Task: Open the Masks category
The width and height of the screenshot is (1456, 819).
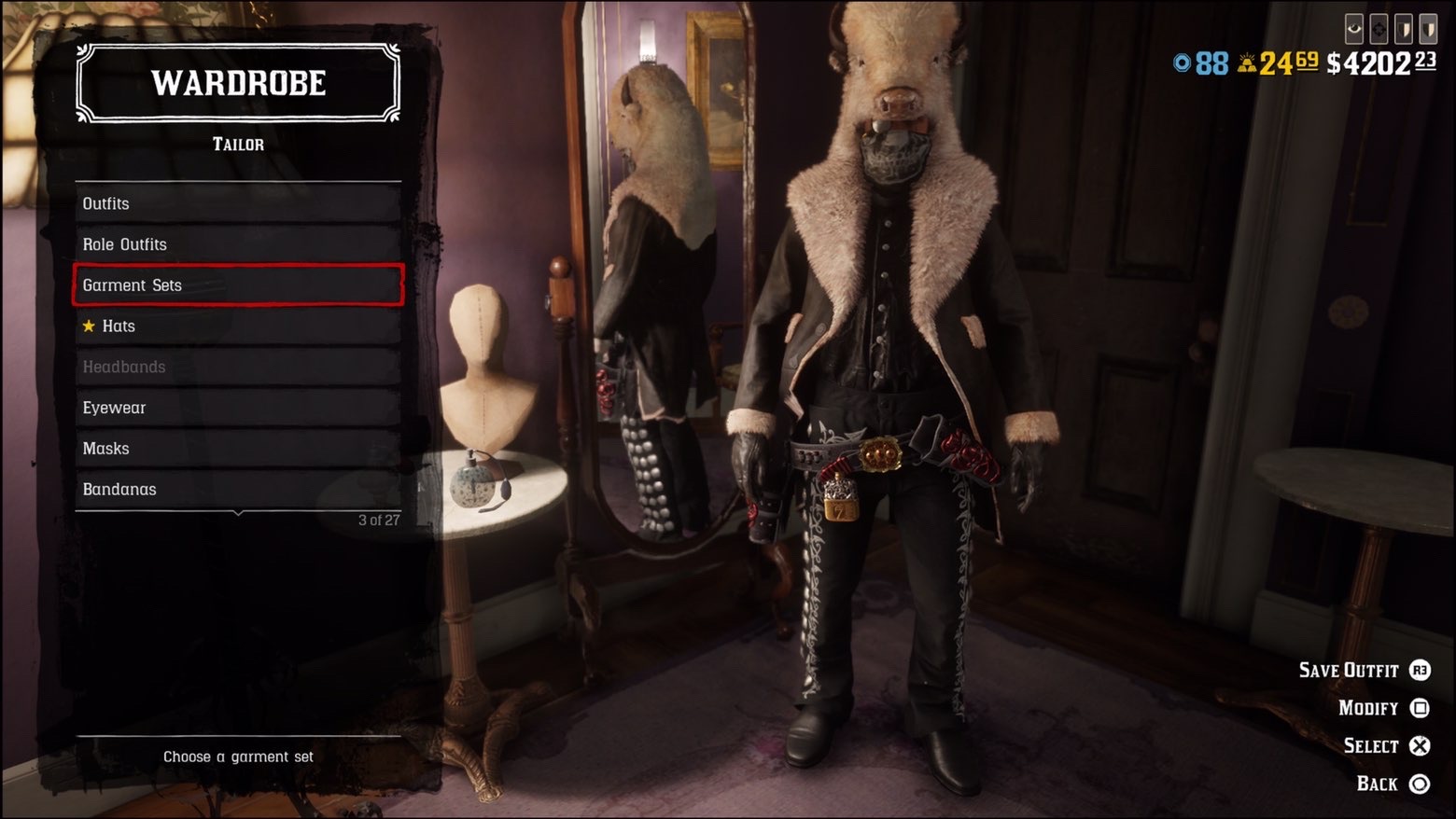Action: pyautogui.click(x=238, y=449)
